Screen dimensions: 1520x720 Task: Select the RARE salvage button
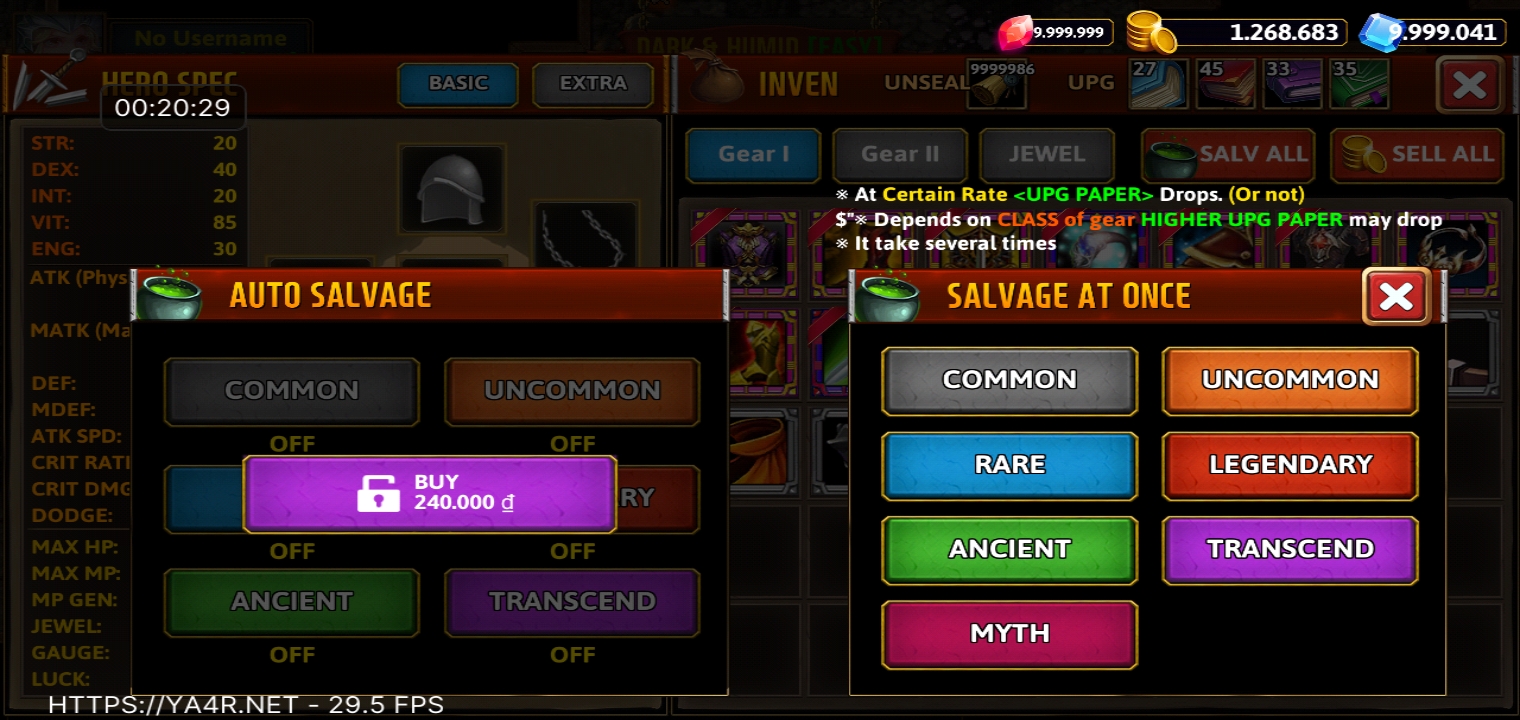tap(1009, 465)
